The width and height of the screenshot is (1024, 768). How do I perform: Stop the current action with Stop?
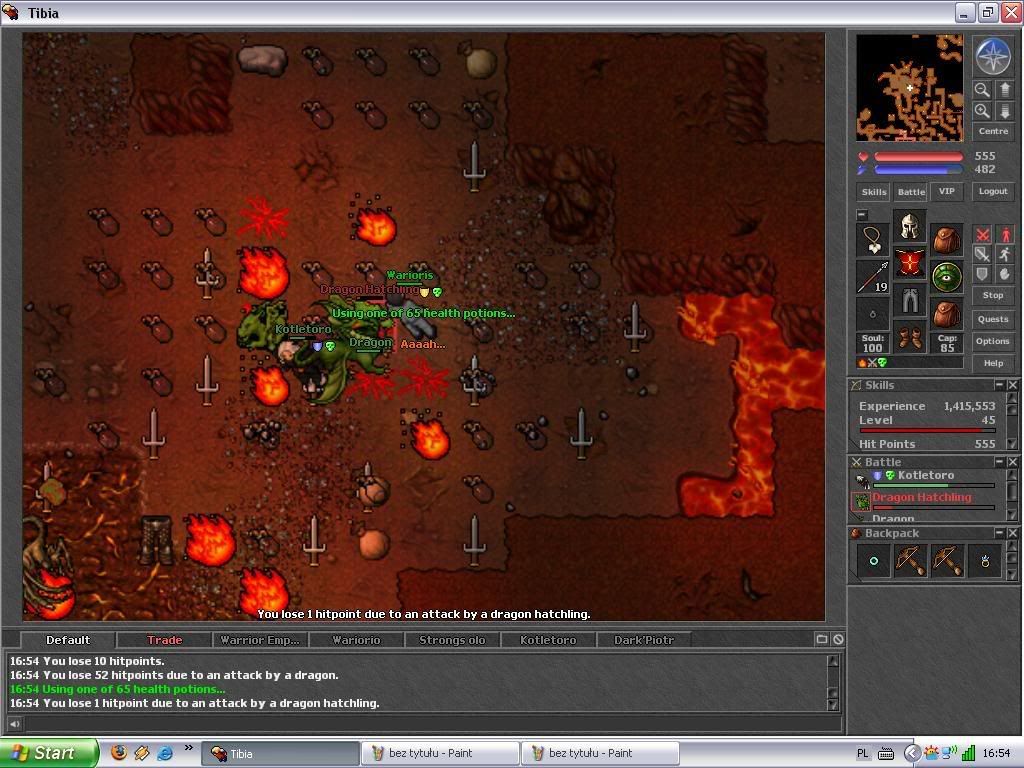point(993,296)
